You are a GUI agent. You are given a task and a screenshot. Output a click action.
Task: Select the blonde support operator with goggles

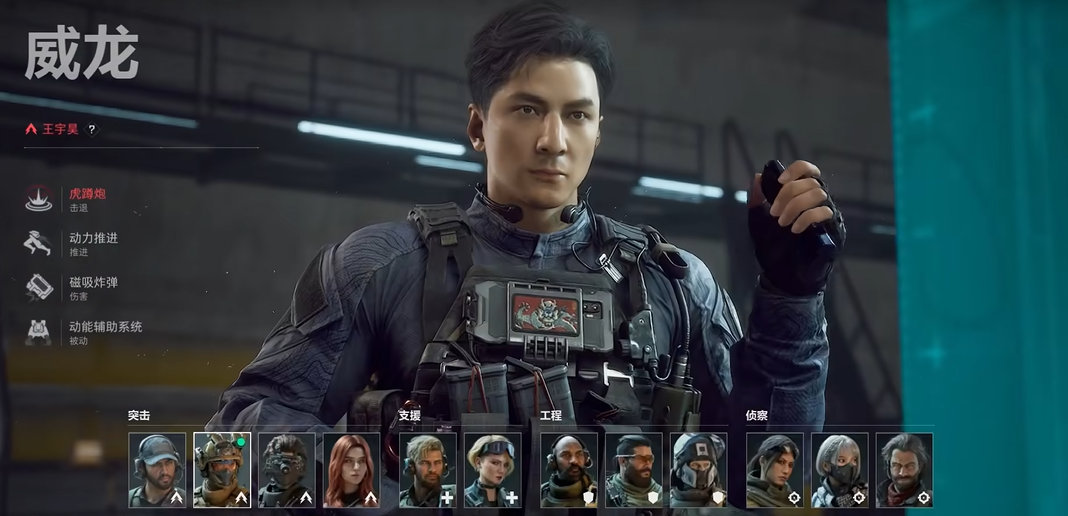(493, 469)
